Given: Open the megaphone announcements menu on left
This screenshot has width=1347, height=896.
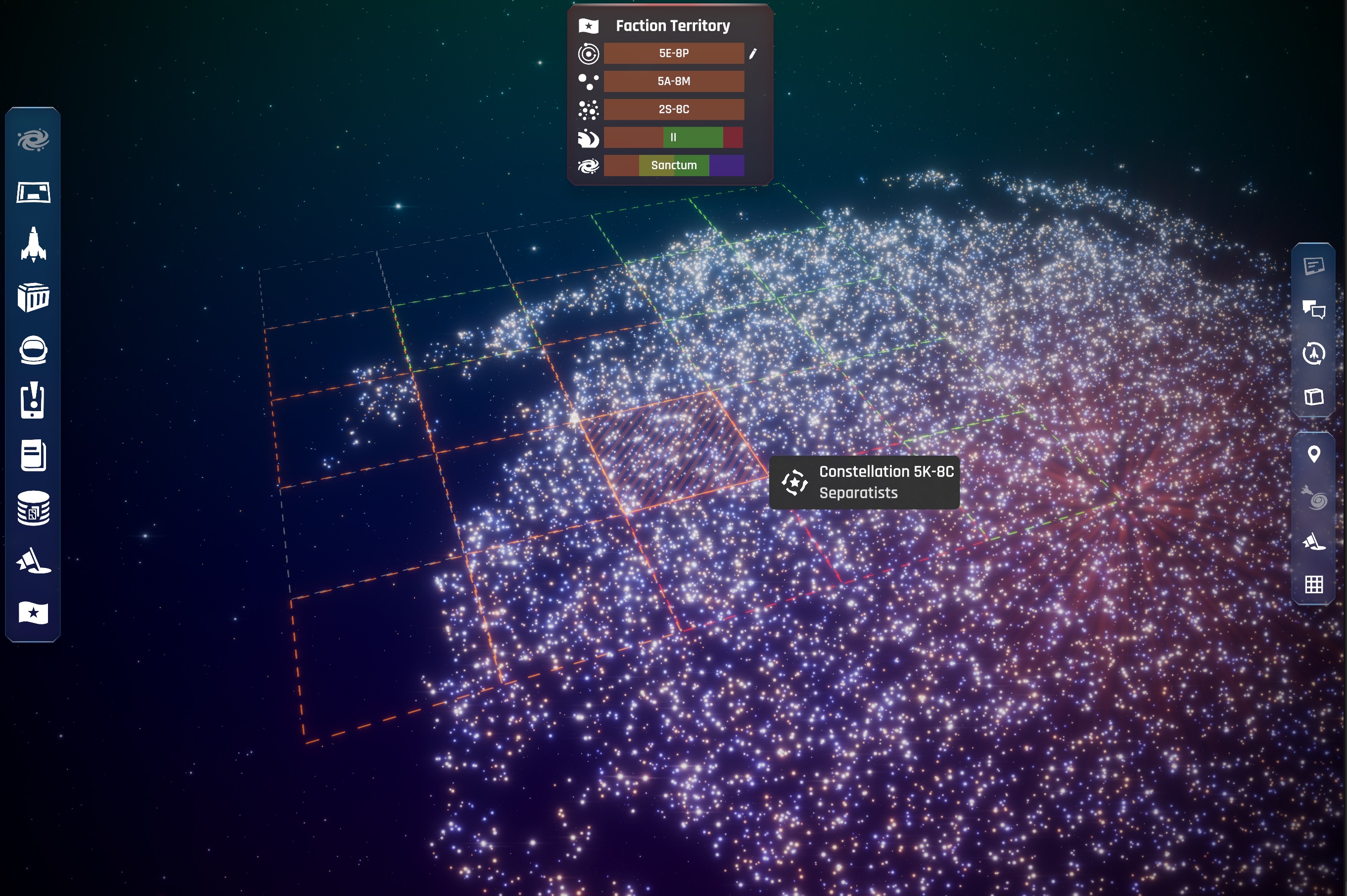Looking at the screenshot, I should (33, 561).
